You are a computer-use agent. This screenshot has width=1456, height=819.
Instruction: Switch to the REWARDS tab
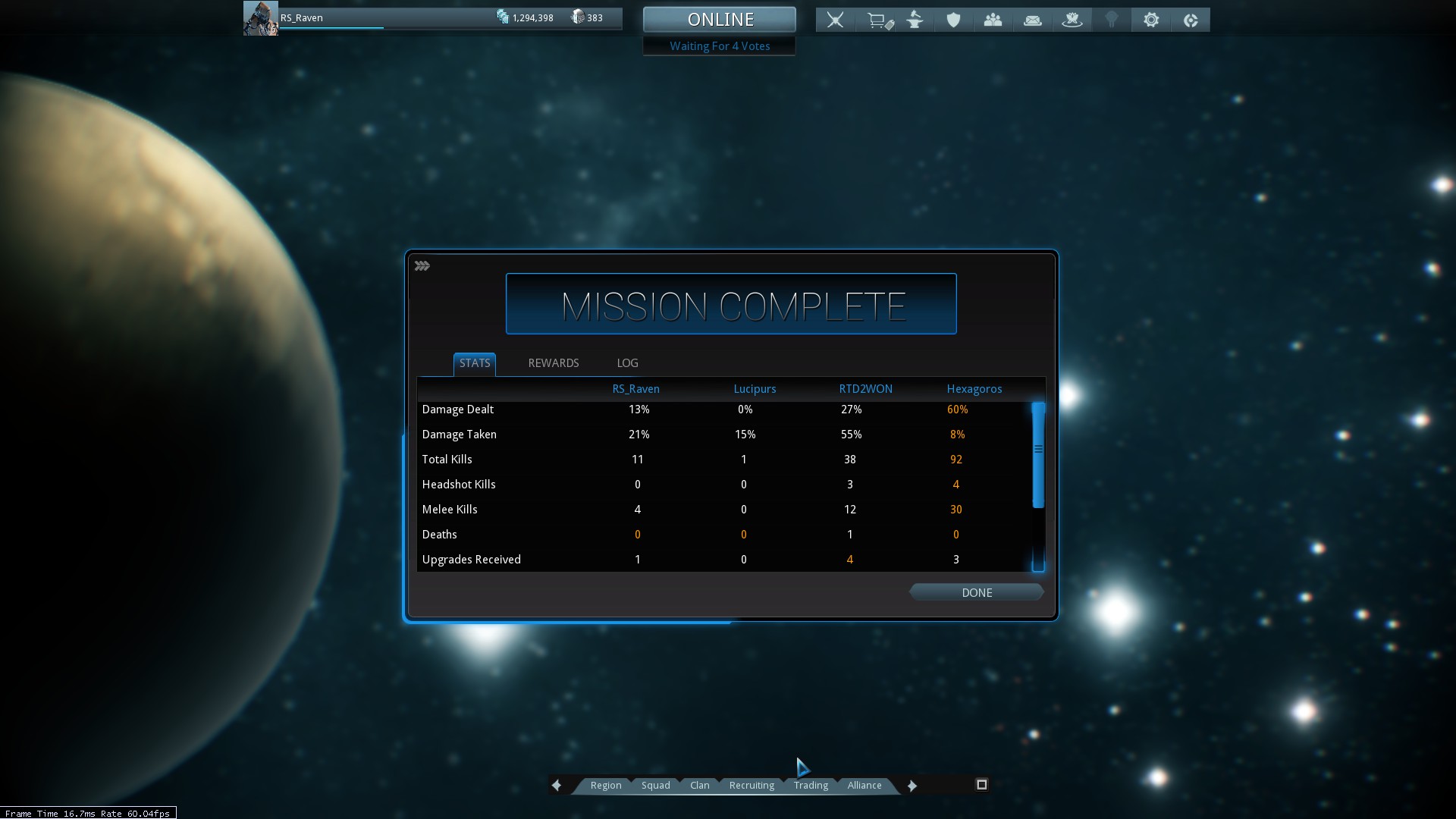(x=553, y=363)
